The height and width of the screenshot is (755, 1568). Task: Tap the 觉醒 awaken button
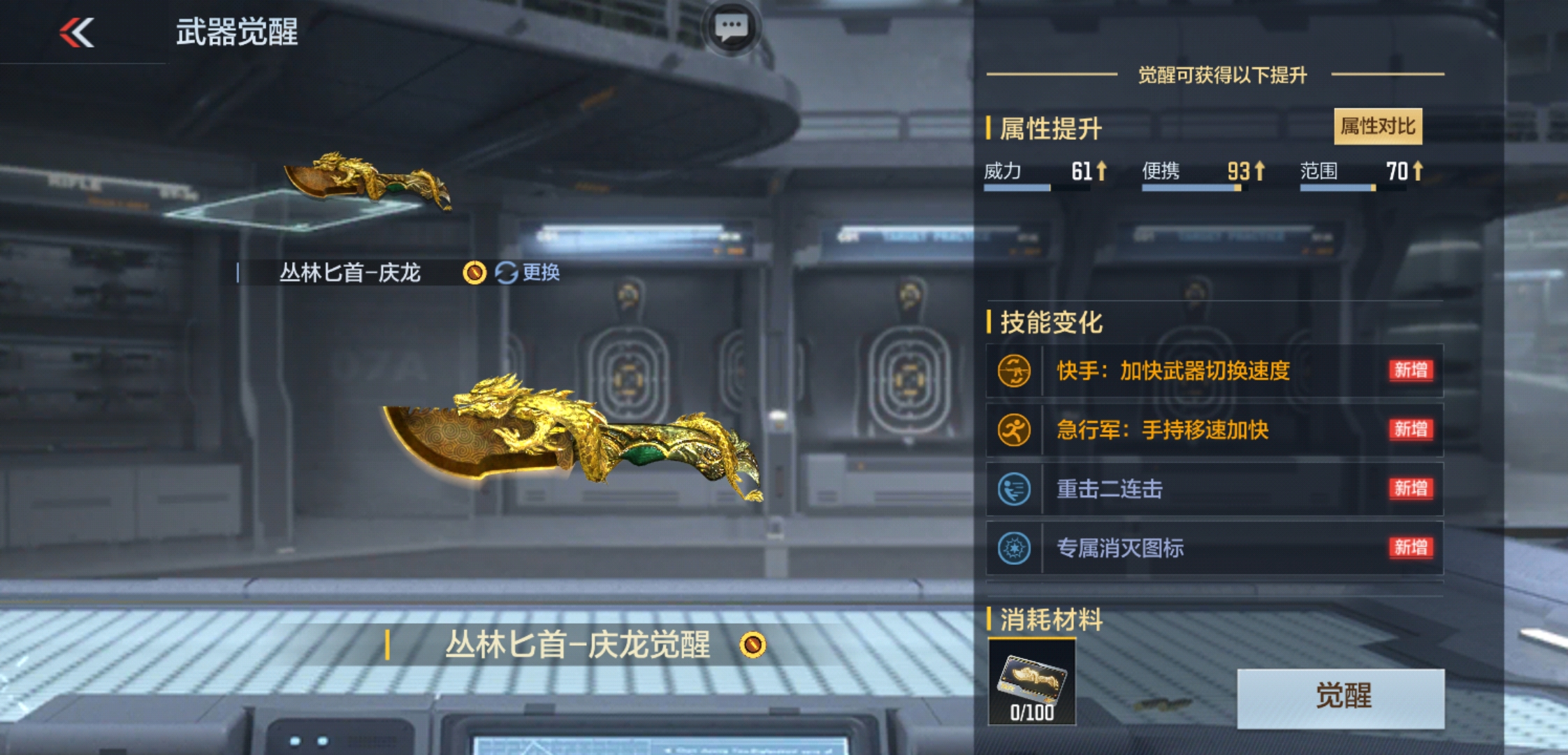pyautogui.click(x=1340, y=698)
